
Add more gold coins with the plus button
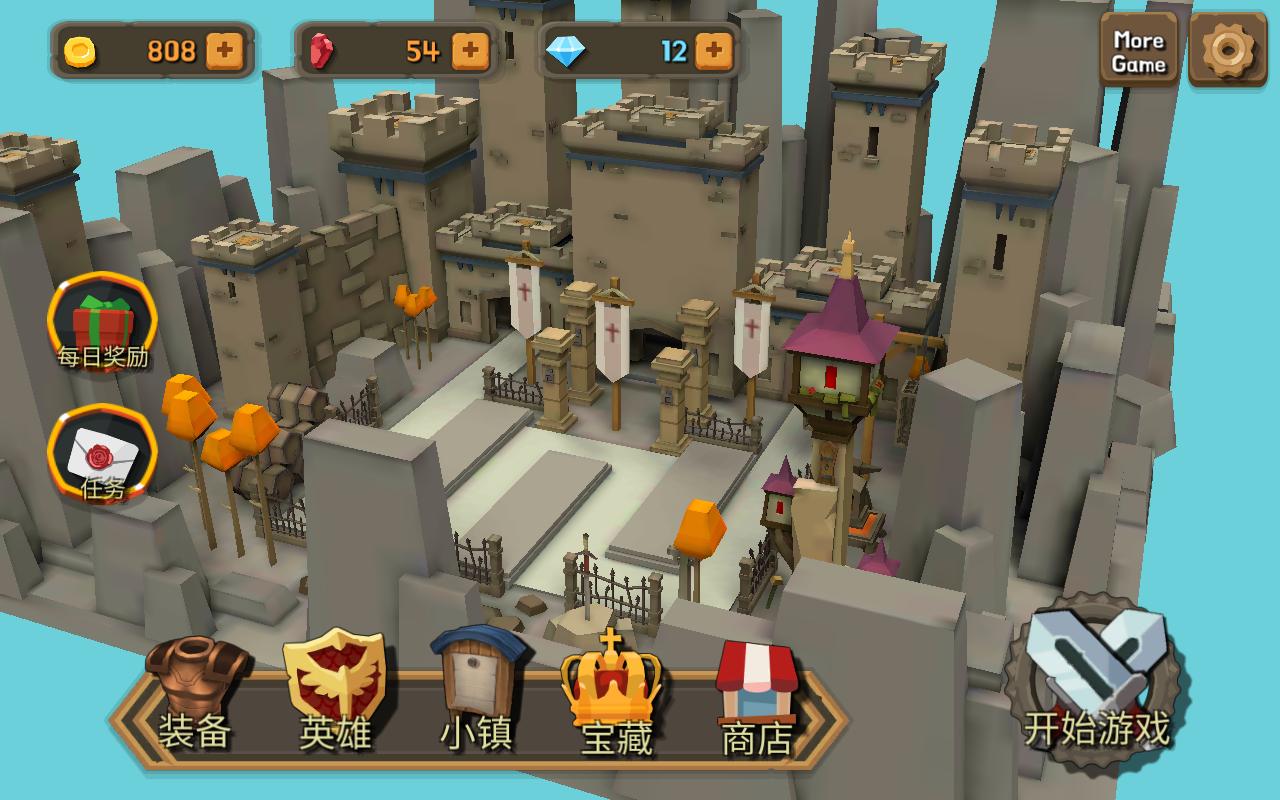point(225,51)
